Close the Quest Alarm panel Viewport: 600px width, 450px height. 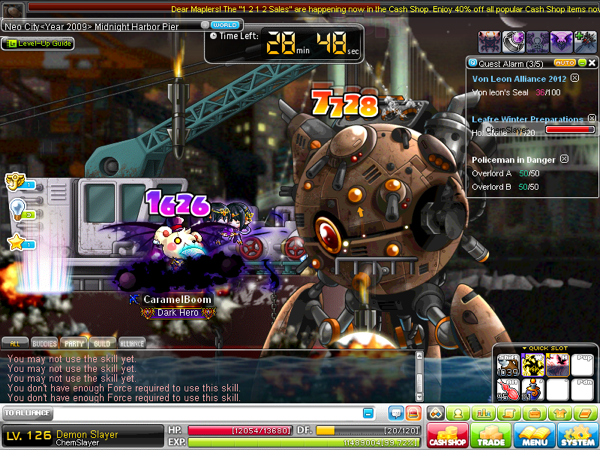point(590,62)
